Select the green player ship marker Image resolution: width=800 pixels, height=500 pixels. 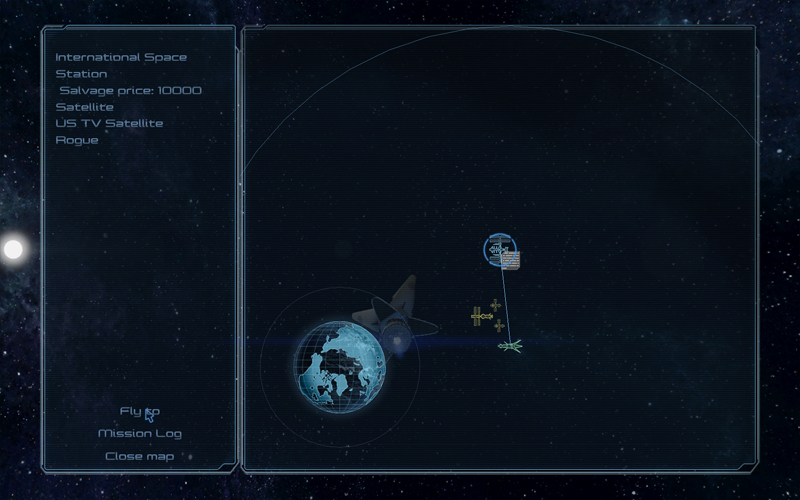point(510,346)
